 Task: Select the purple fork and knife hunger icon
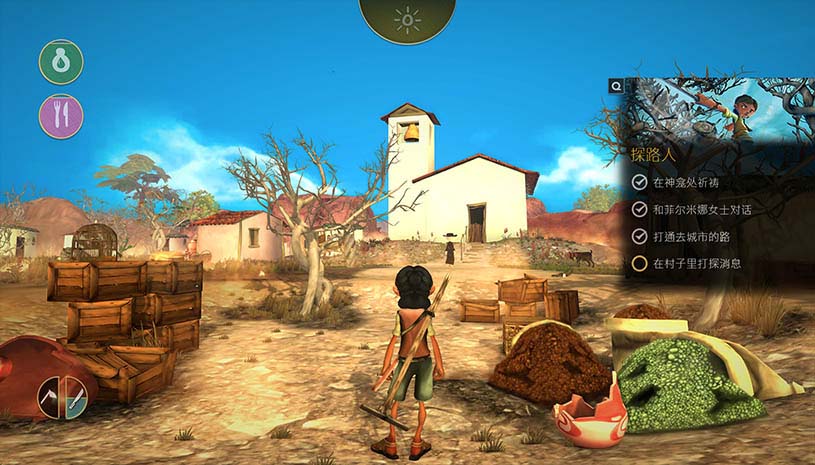coord(61,116)
